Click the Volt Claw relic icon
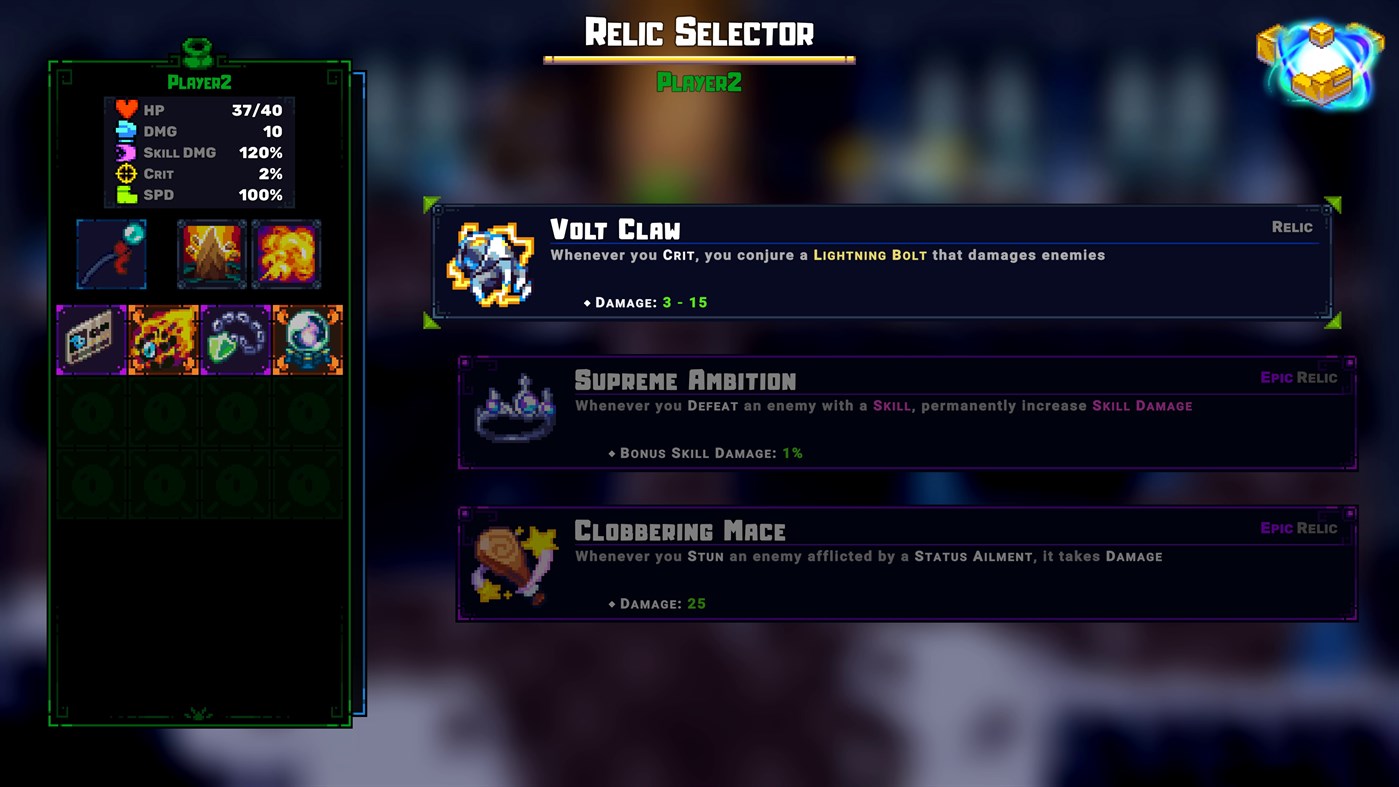 click(x=490, y=260)
